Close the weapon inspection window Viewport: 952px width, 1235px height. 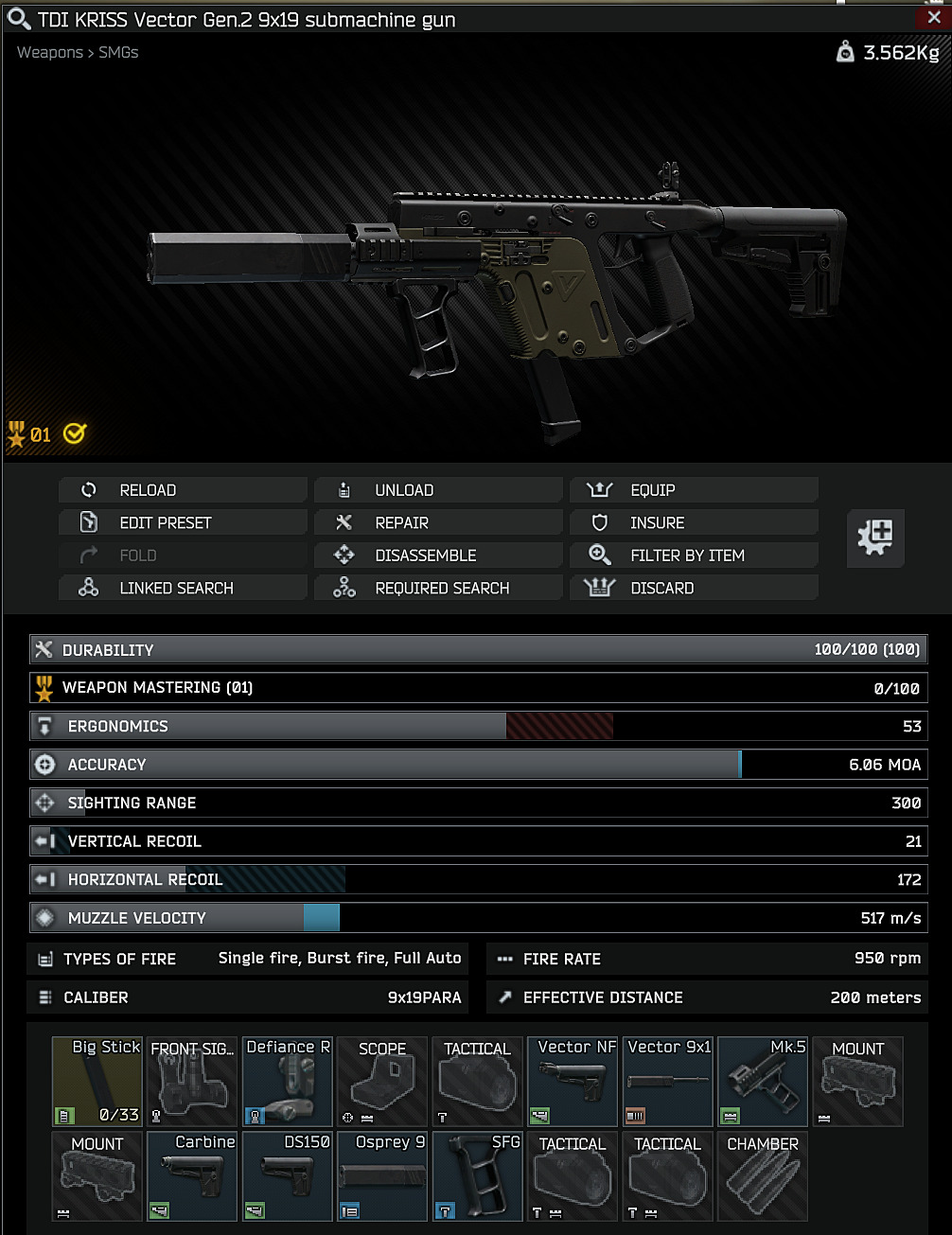[x=935, y=17]
